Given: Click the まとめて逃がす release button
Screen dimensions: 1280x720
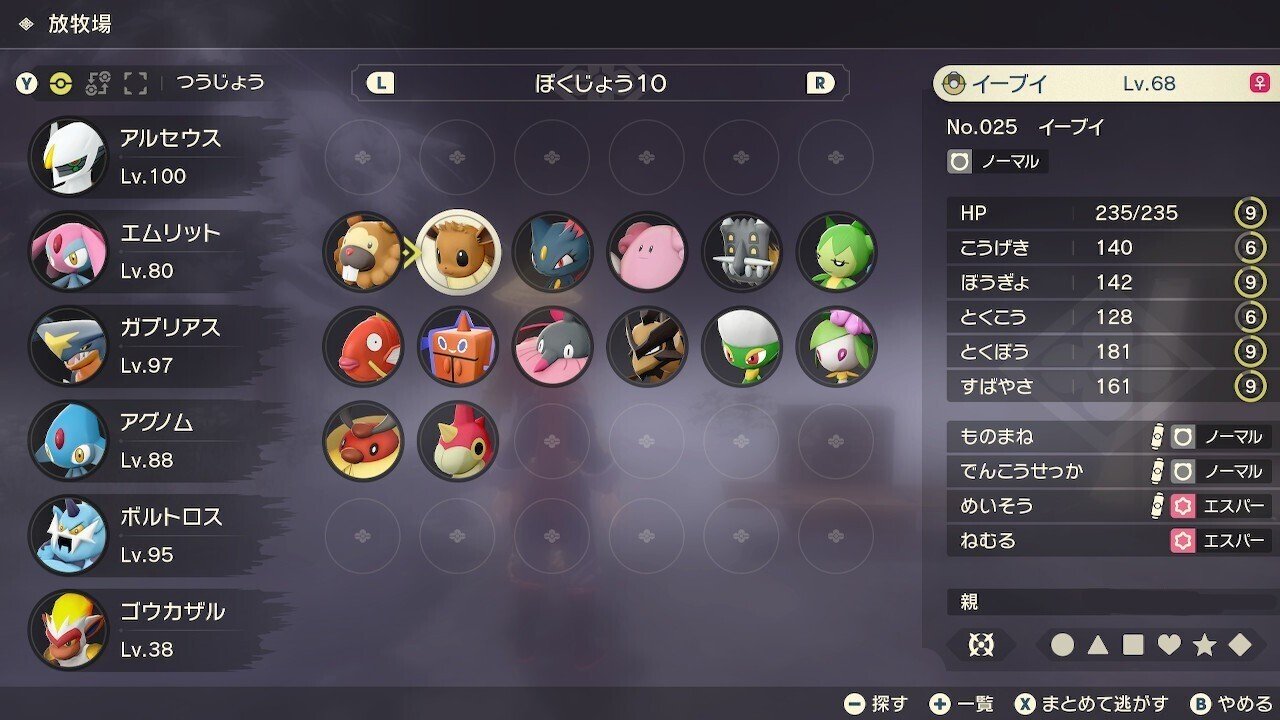Looking at the screenshot, I should (1091, 702).
